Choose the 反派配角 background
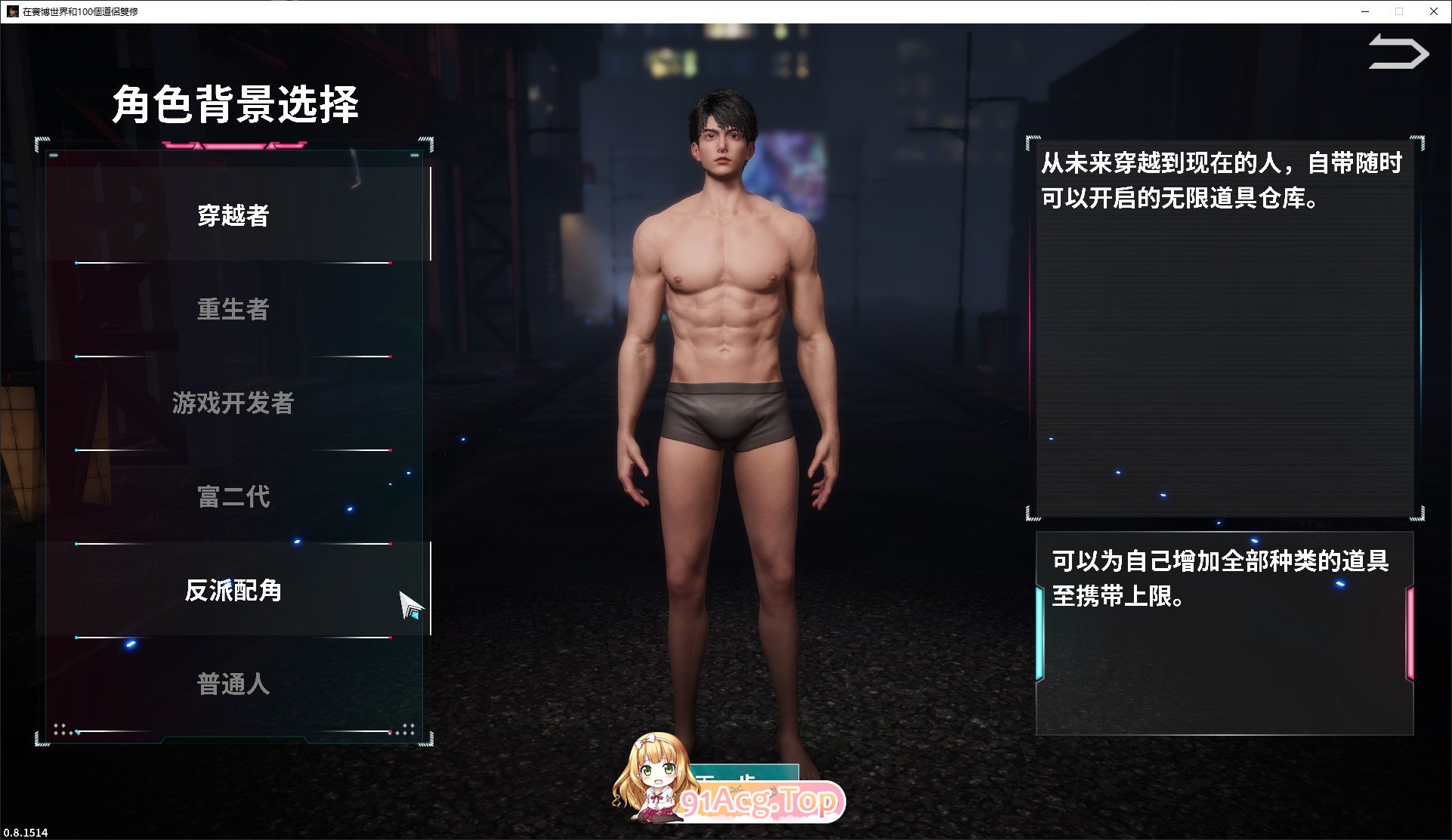This screenshot has height=840, width=1452. (233, 591)
